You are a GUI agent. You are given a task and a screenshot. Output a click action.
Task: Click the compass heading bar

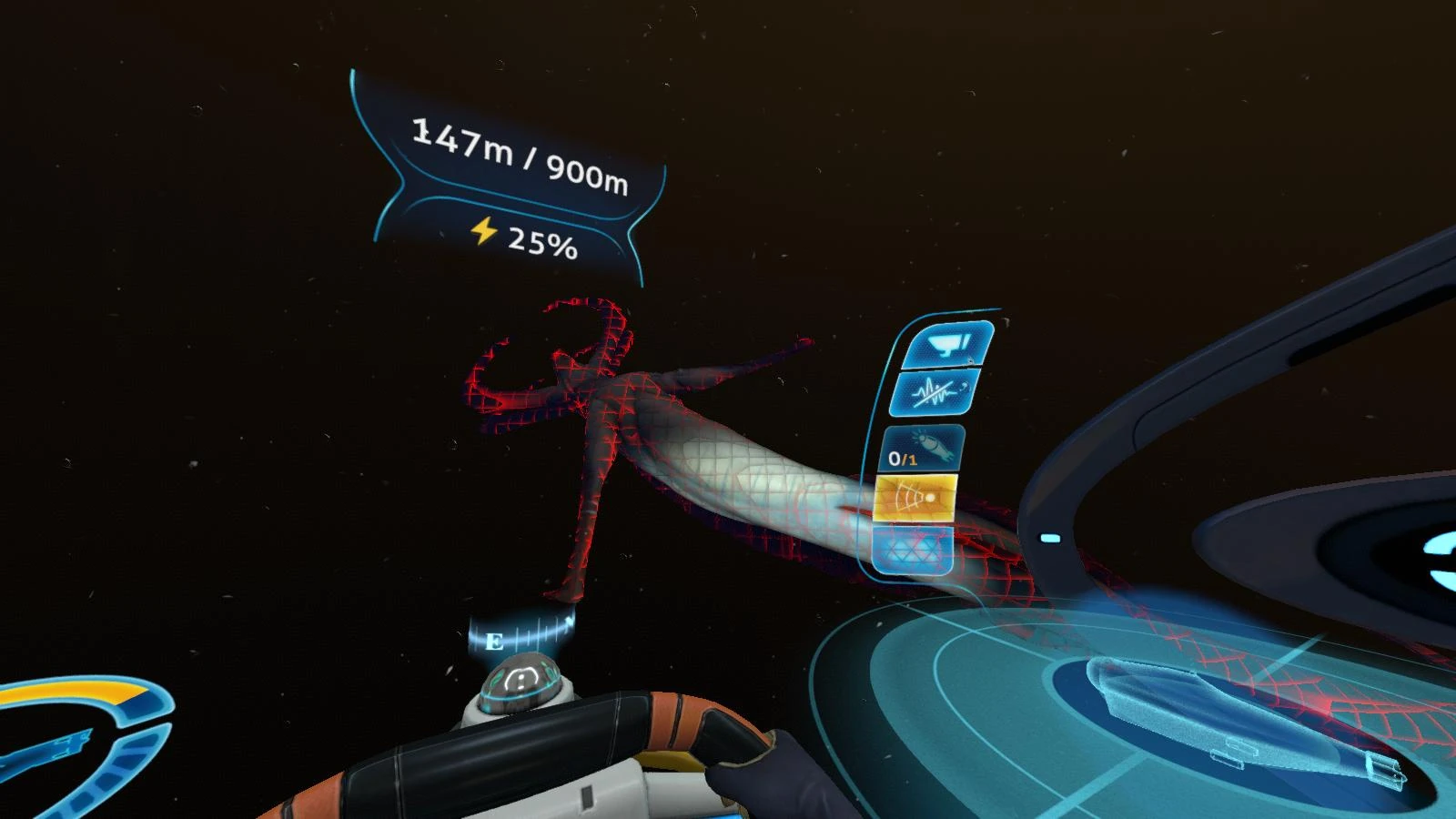[523, 632]
